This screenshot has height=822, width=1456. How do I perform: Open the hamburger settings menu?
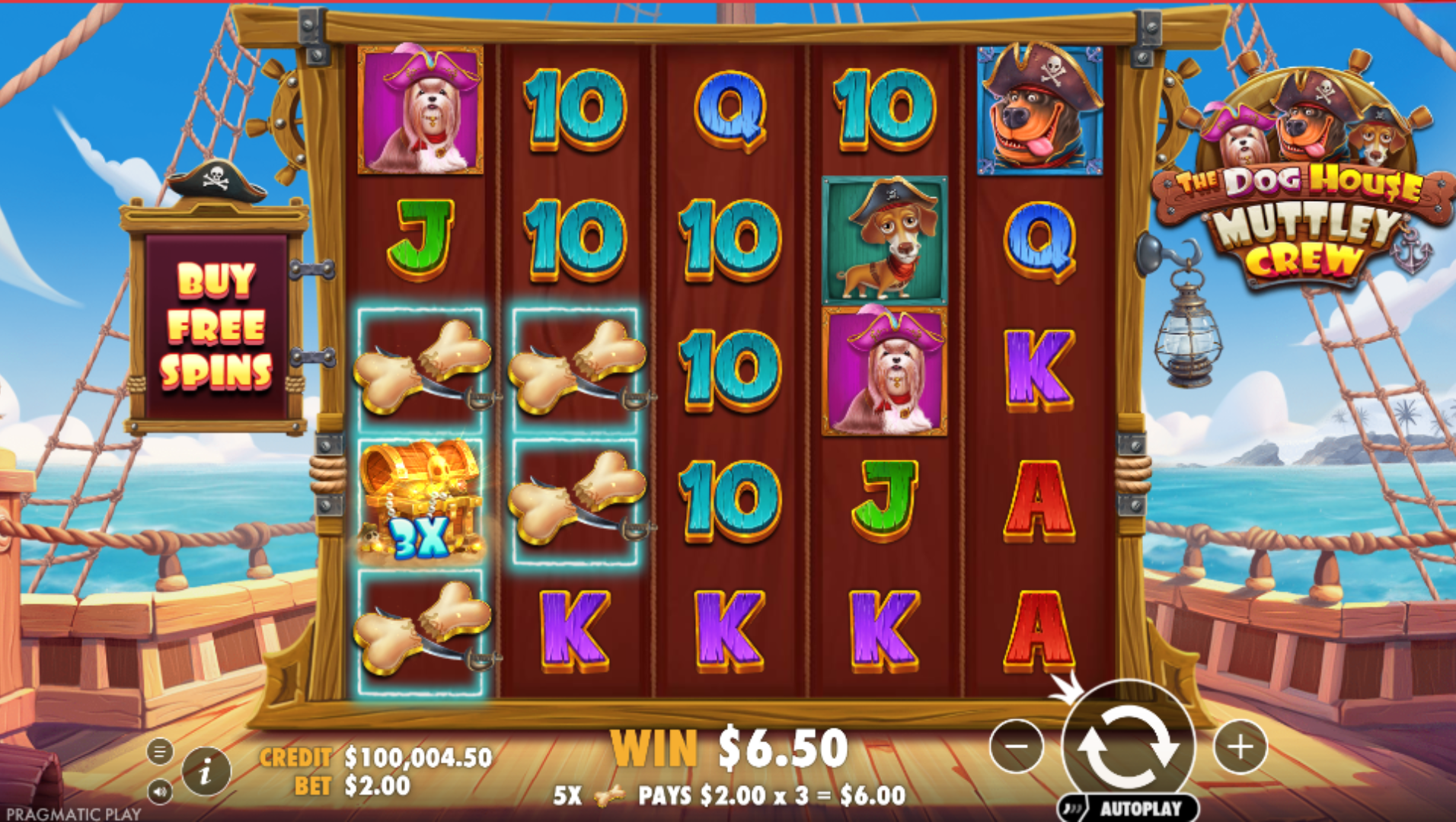(159, 752)
